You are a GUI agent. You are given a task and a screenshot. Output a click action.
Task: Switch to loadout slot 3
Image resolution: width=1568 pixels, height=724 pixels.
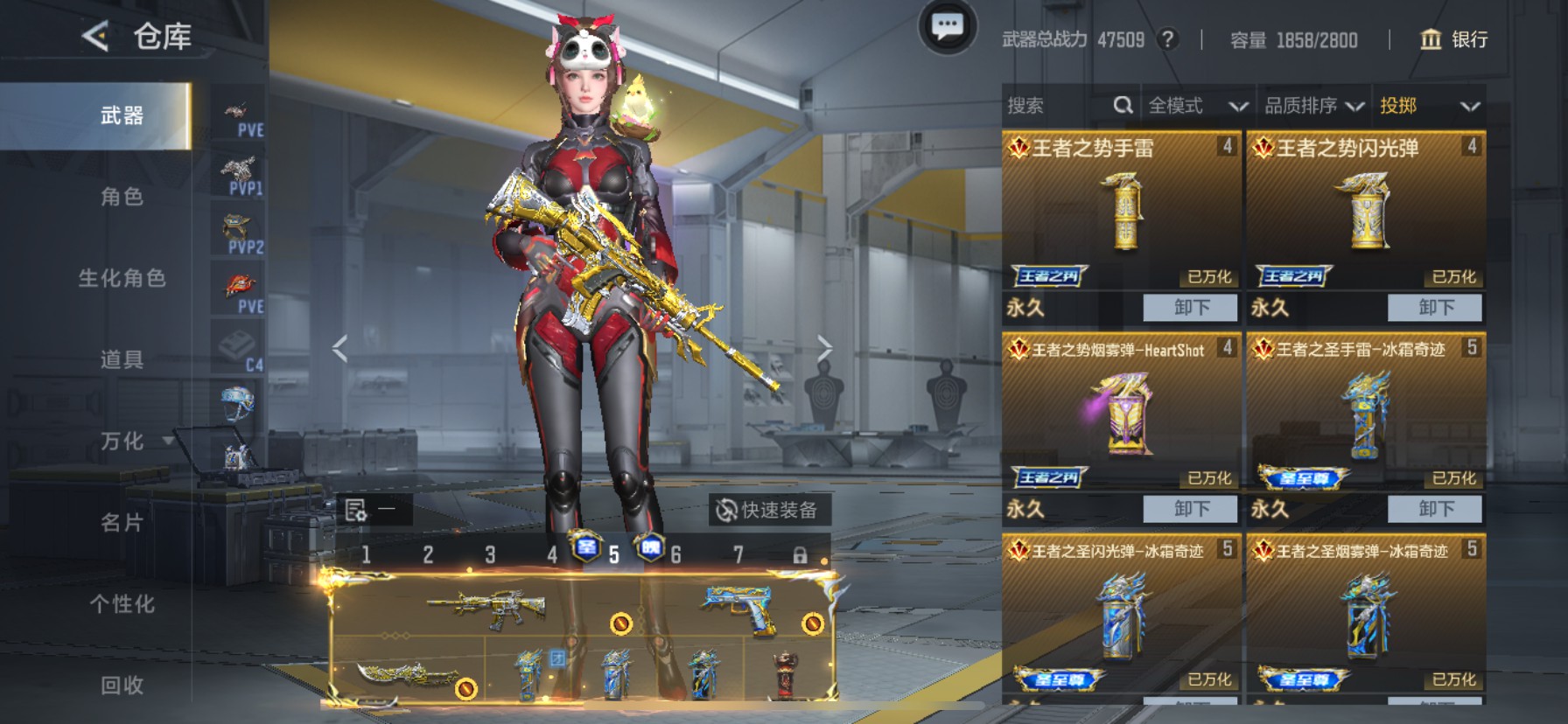[x=490, y=554]
